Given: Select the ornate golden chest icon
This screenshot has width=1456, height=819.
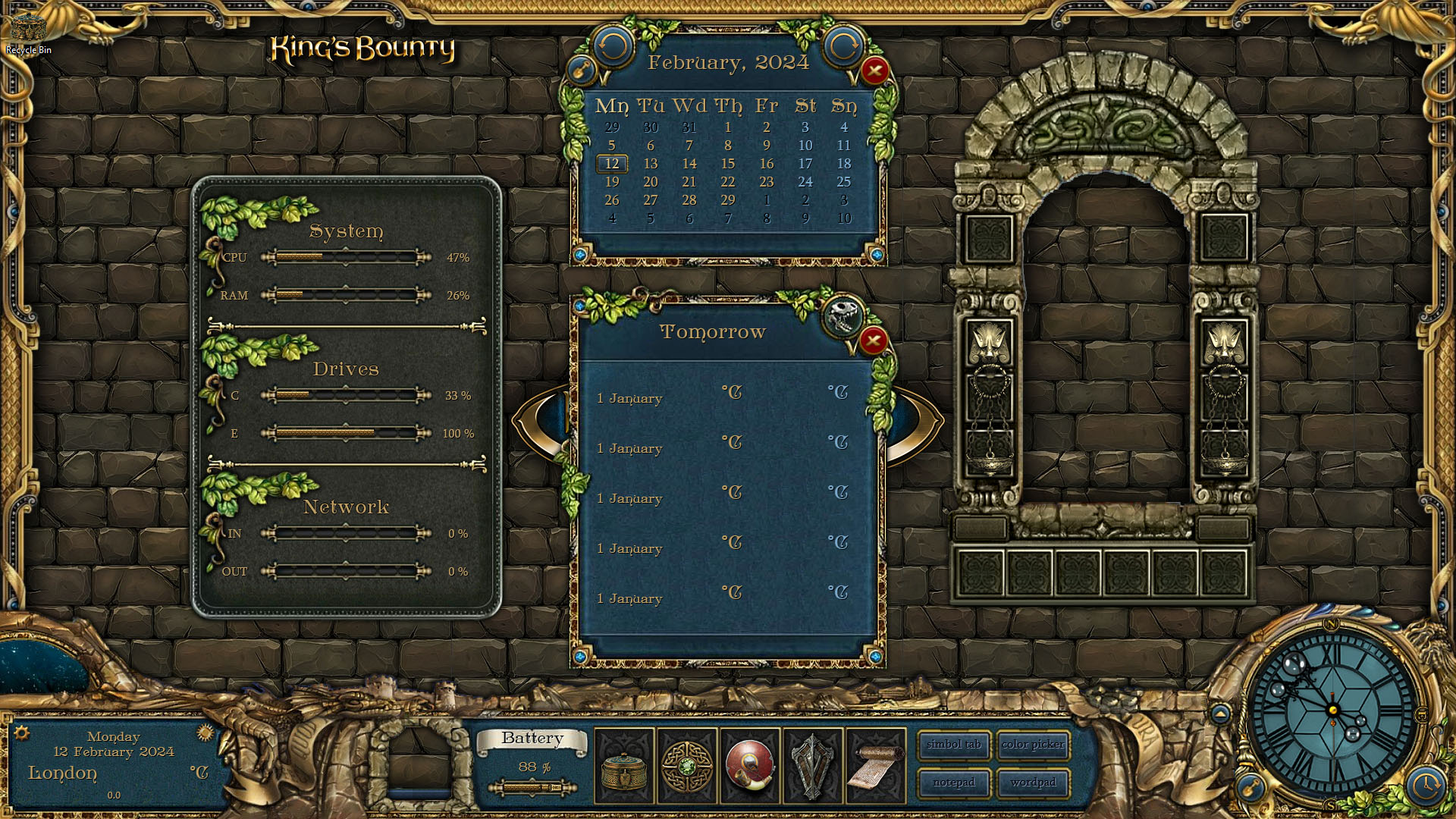Looking at the screenshot, I should point(624,766).
